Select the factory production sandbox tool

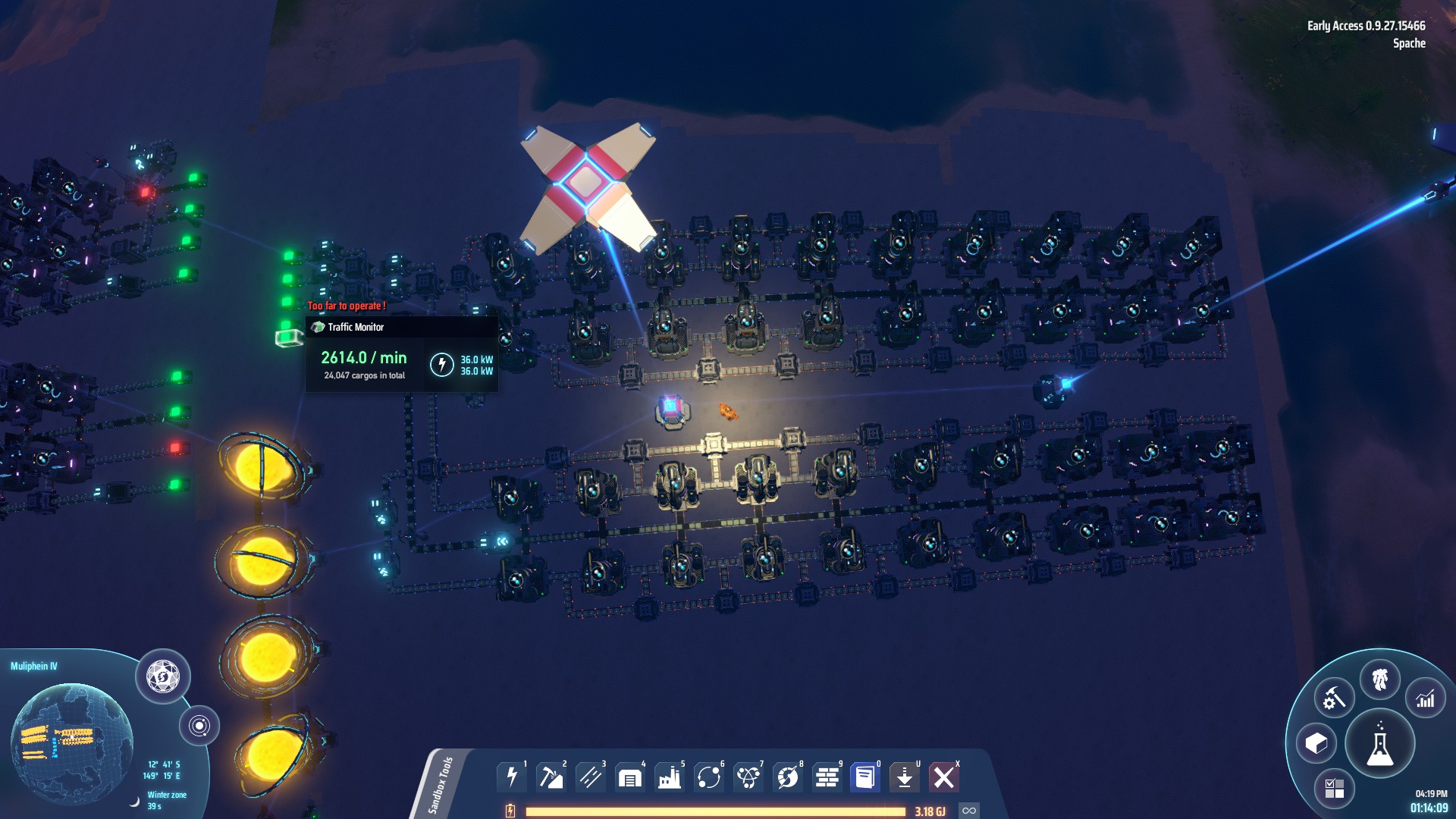pos(668,777)
